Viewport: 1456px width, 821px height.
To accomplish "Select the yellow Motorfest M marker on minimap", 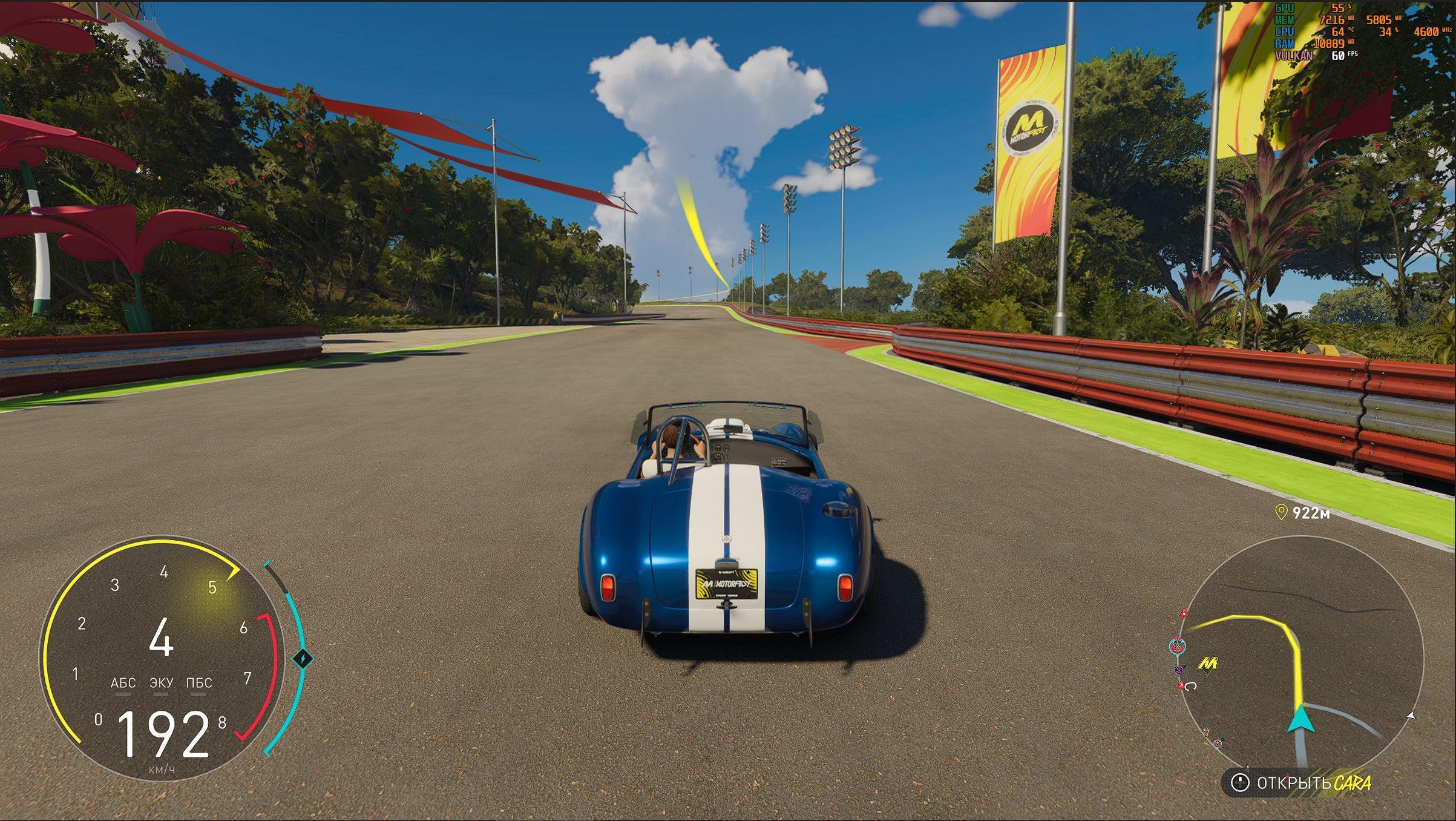I will 1208,664.
